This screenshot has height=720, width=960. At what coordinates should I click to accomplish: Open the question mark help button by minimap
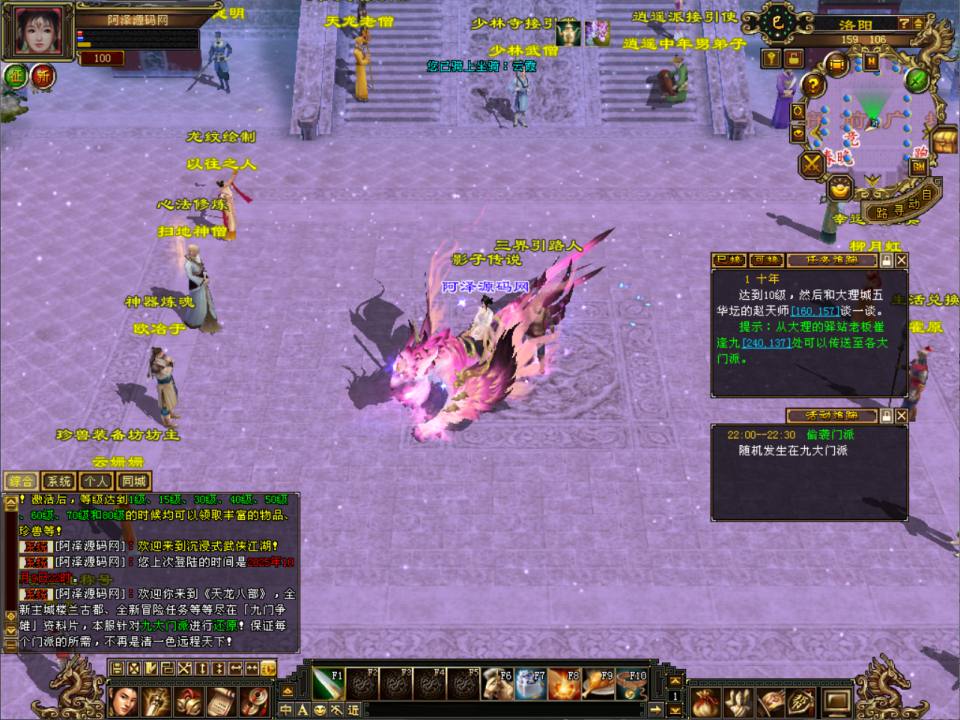[x=814, y=87]
